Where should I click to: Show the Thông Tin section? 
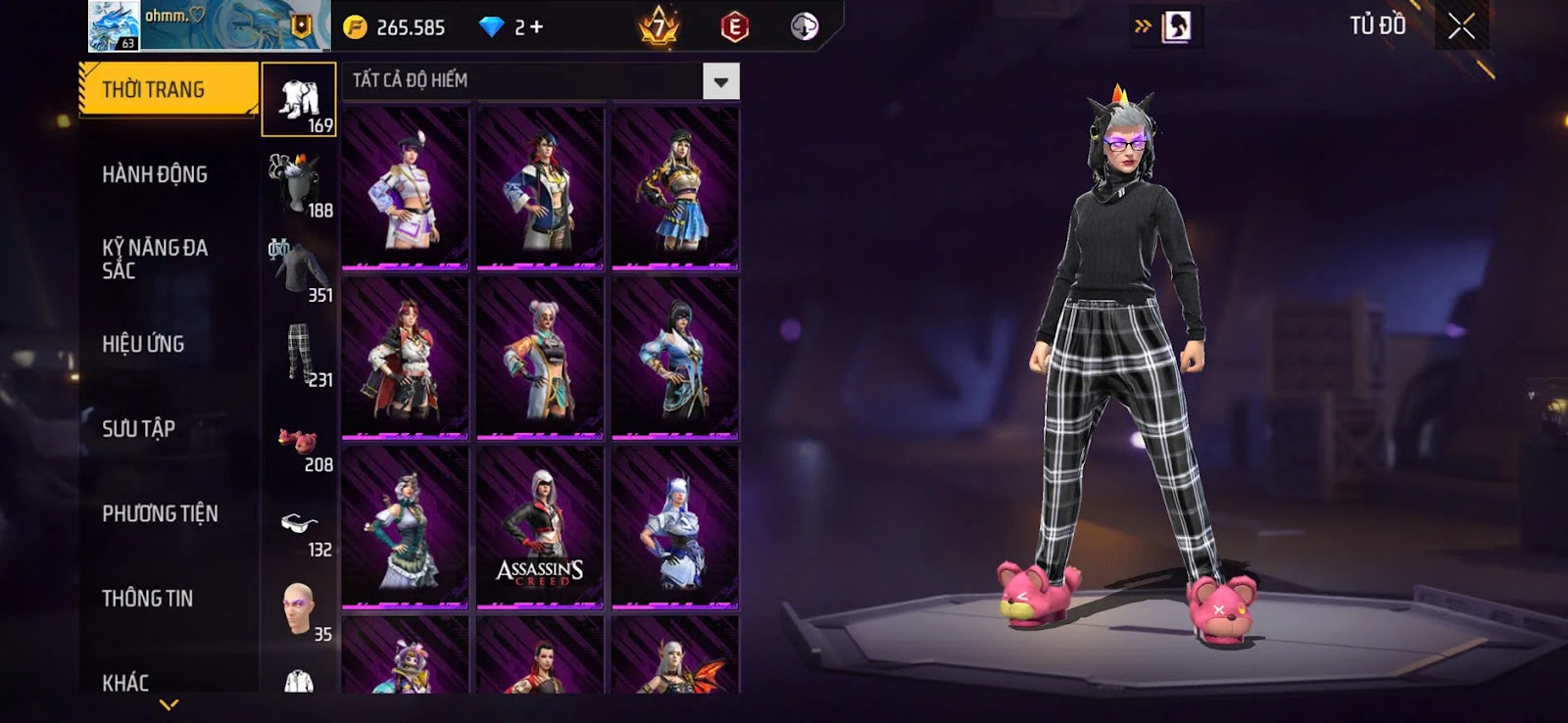point(147,598)
